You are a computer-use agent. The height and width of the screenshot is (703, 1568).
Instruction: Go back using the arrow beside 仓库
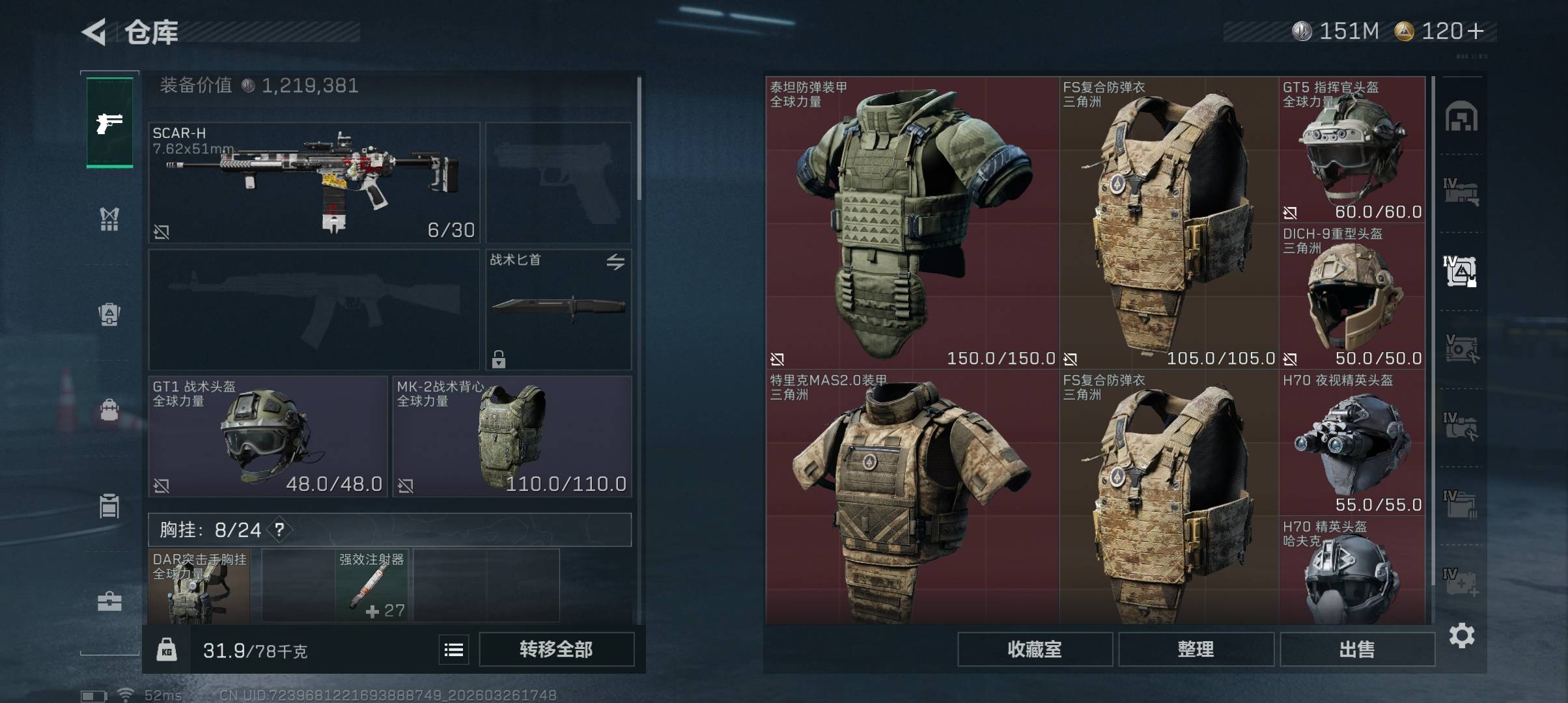click(94, 32)
